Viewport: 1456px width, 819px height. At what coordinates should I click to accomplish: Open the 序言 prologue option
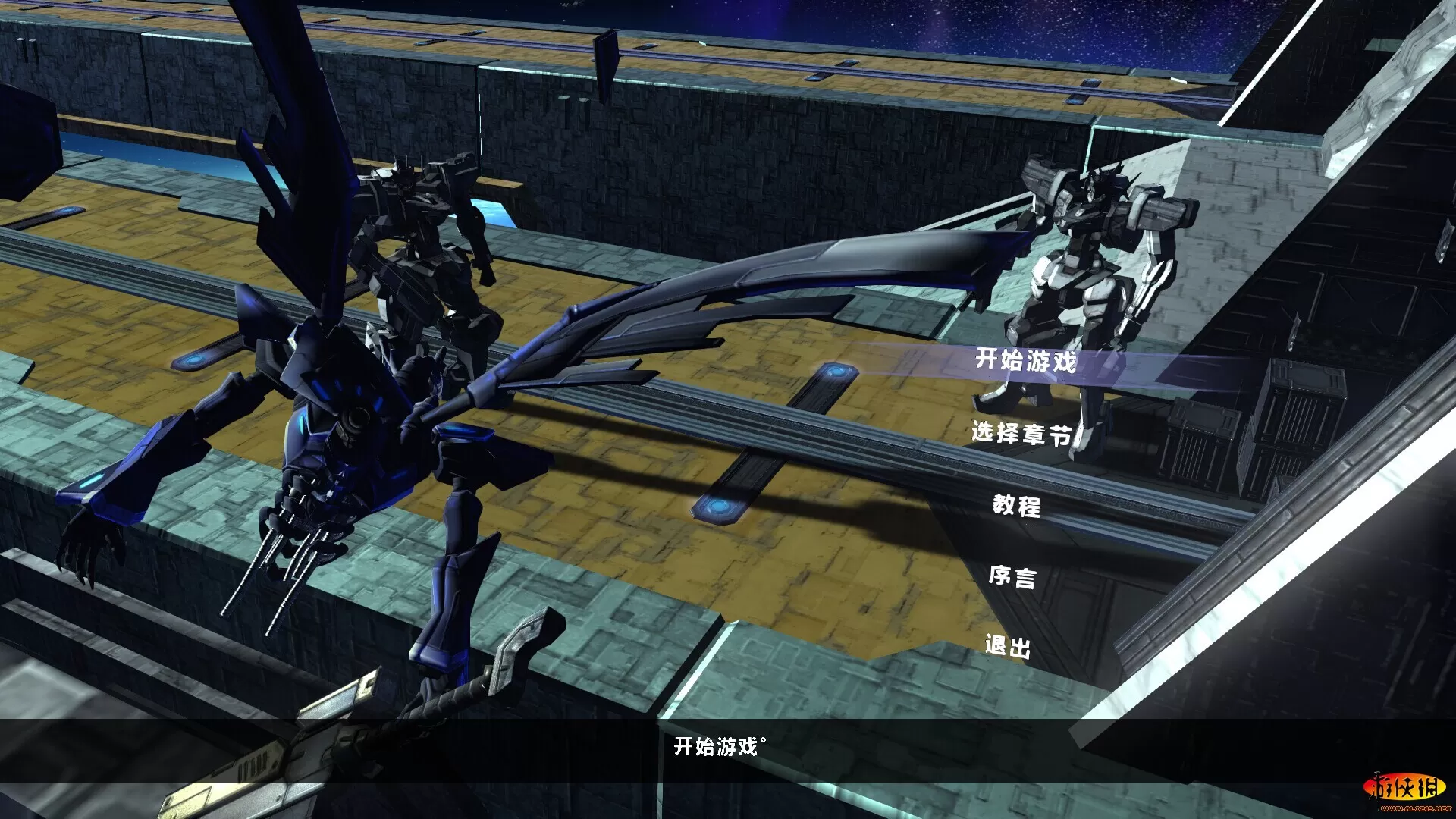click(1012, 576)
